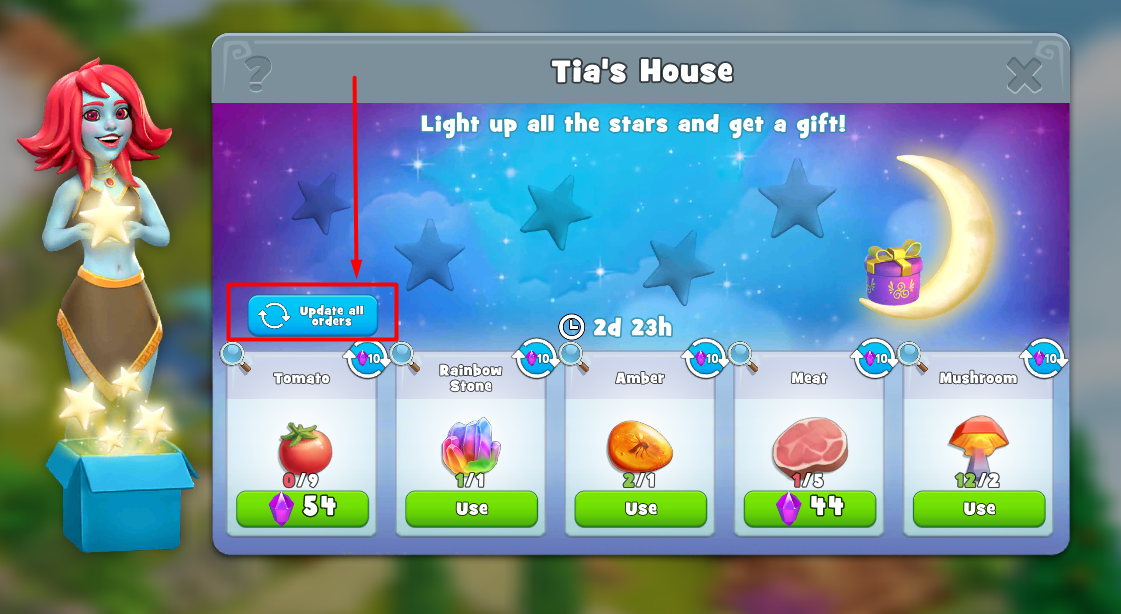The width and height of the screenshot is (1121, 614).
Task: Use Amber for the order
Action: pos(640,508)
